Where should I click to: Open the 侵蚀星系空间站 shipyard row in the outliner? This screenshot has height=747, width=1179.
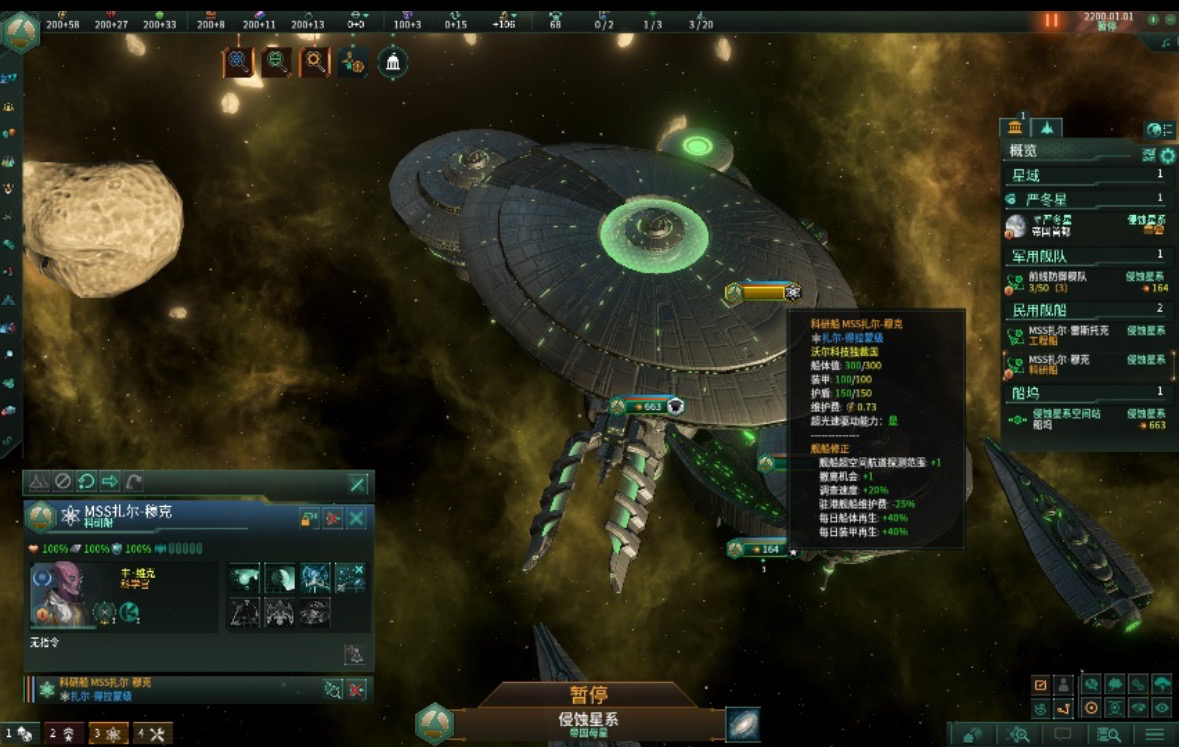point(1085,418)
